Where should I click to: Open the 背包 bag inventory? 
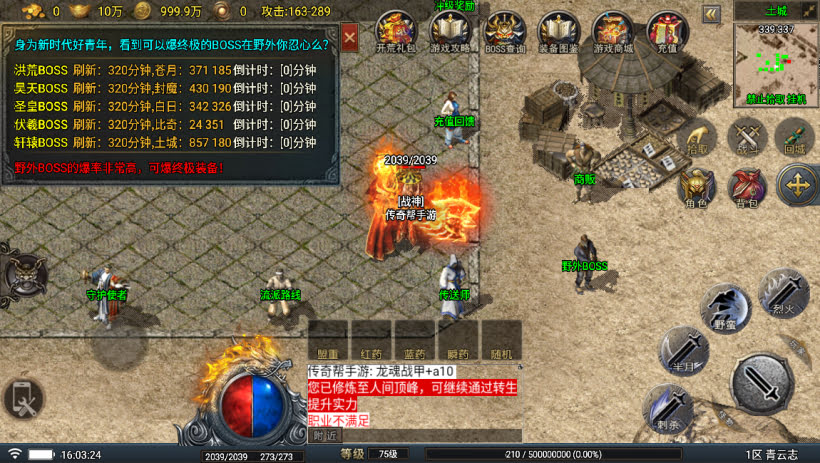746,186
